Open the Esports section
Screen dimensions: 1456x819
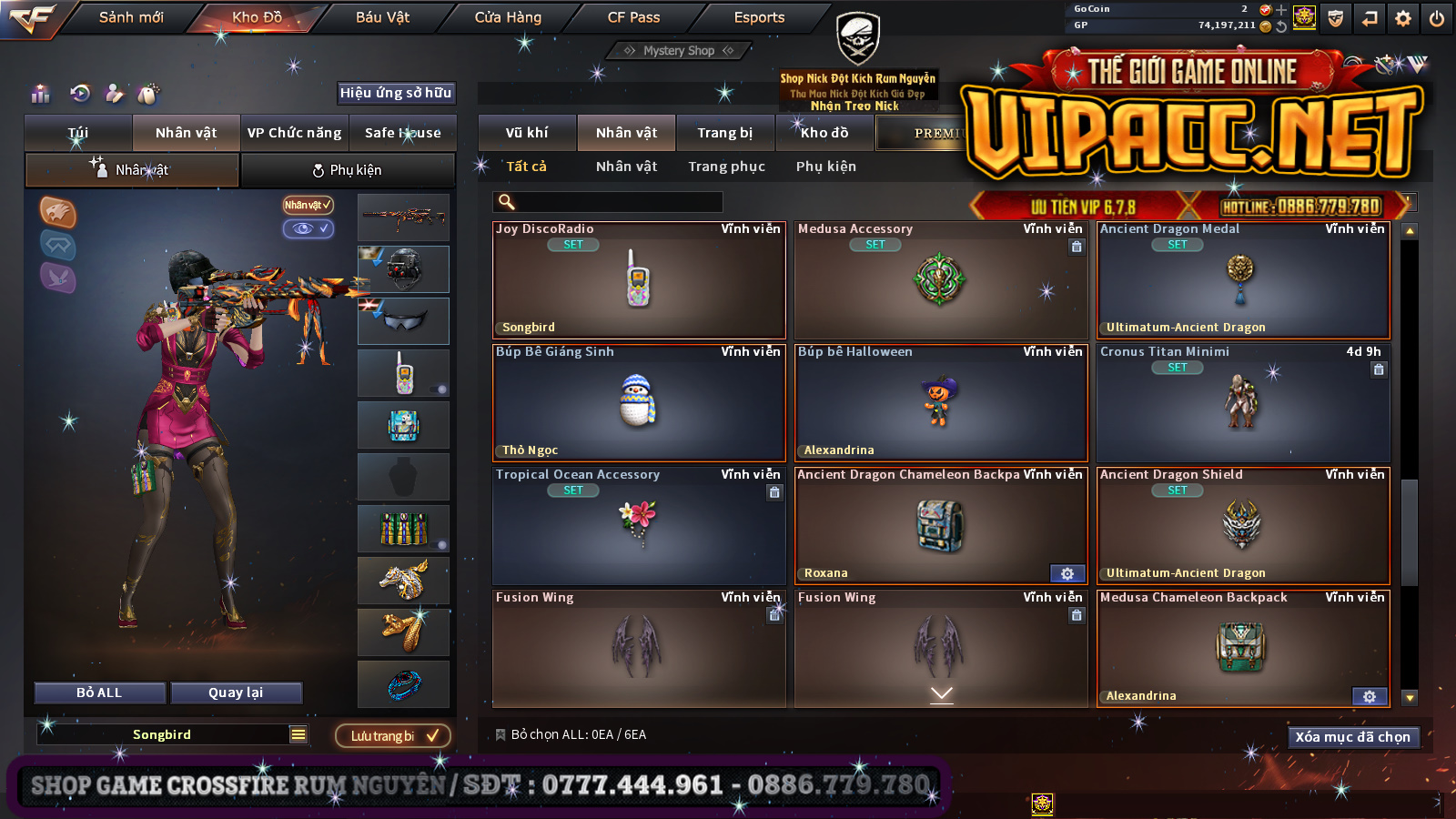click(x=759, y=17)
